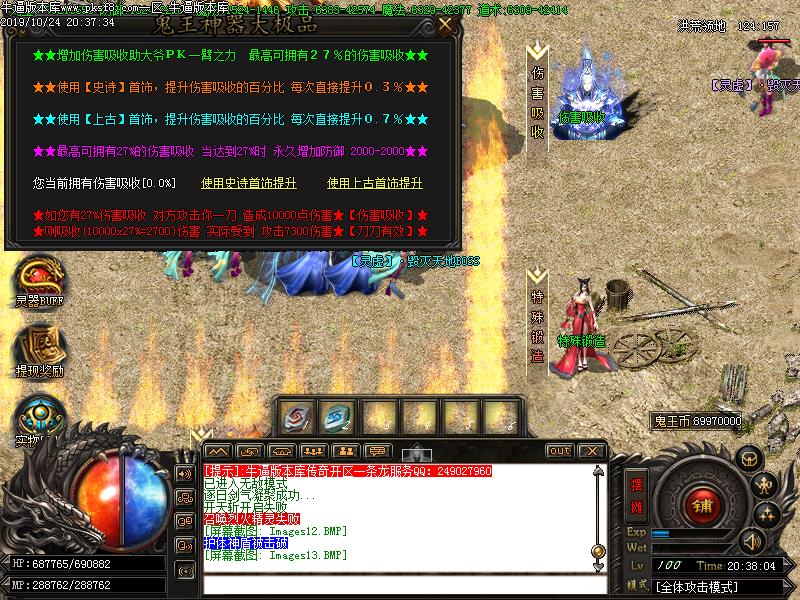Toggle the sound speaker icon
800x600 pixels.
[750, 541]
